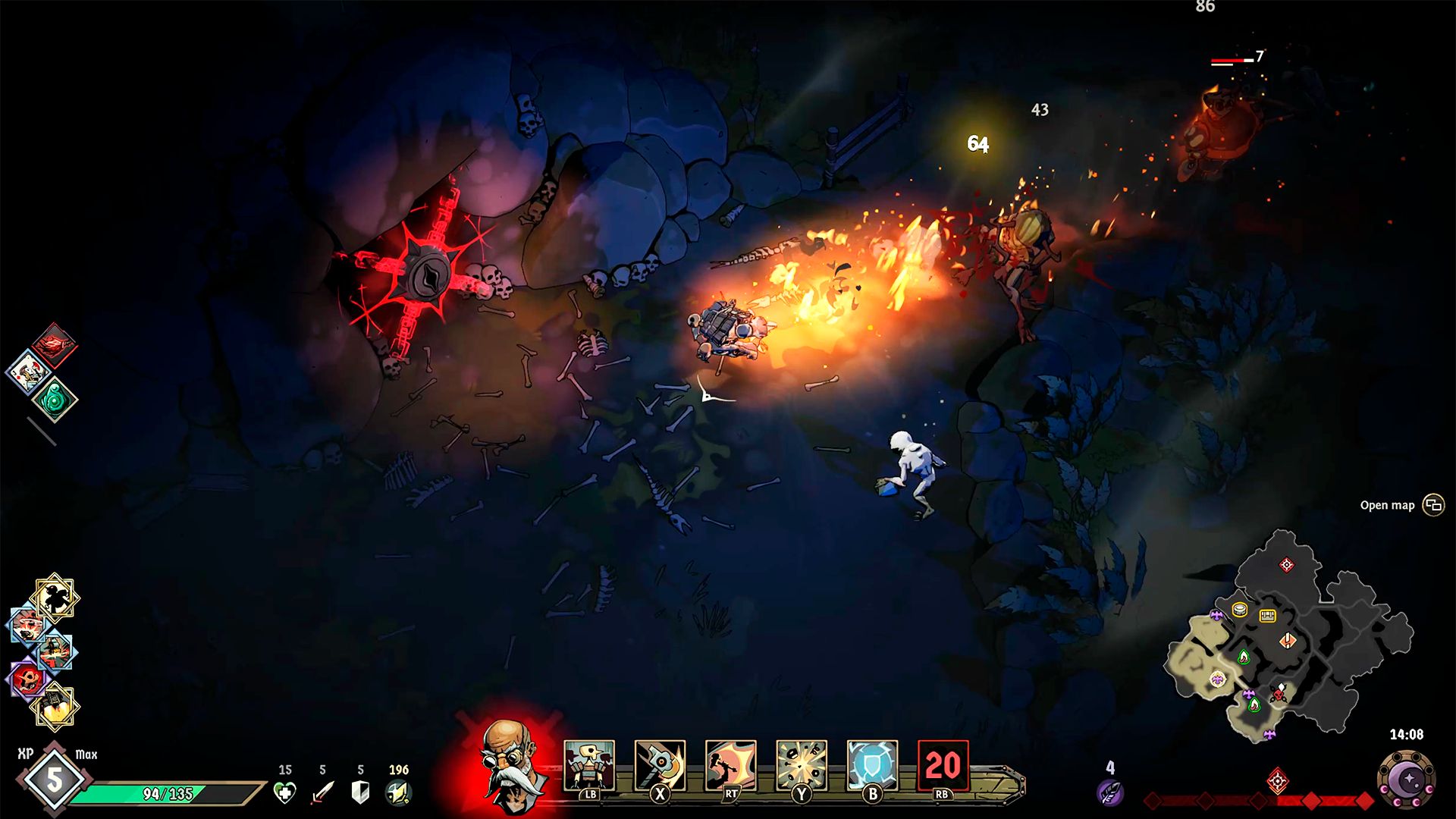This screenshot has width=1456, height=819.
Task: Select the lightning crystal resource icon
Action: (x=398, y=792)
